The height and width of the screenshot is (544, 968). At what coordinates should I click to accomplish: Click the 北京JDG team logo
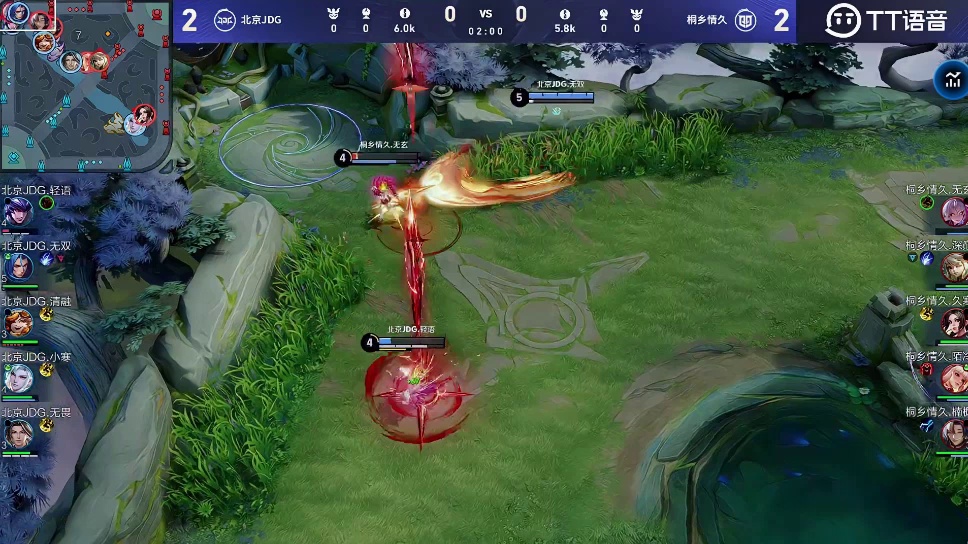(x=225, y=20)
